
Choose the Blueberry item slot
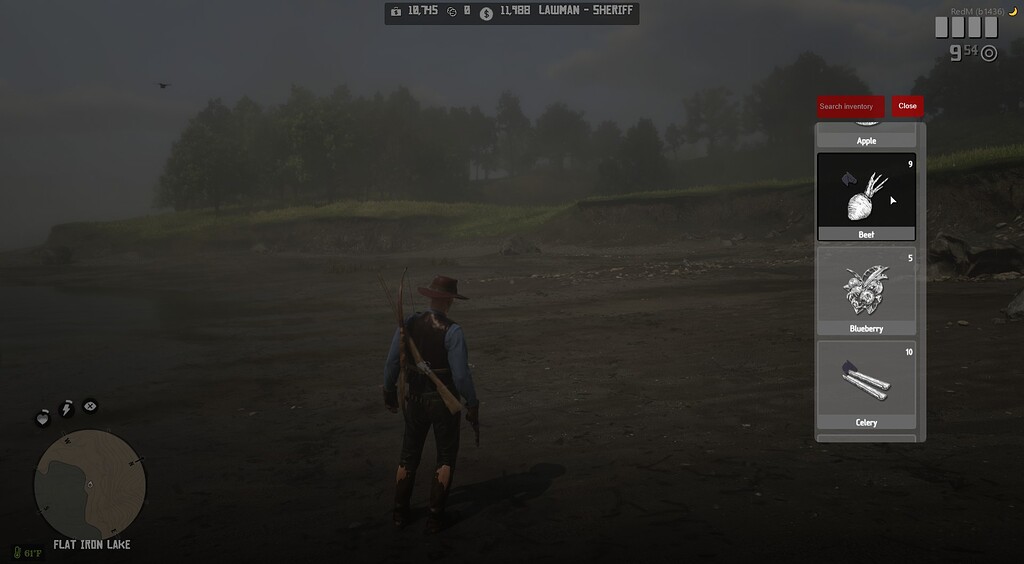pos(866,291)
